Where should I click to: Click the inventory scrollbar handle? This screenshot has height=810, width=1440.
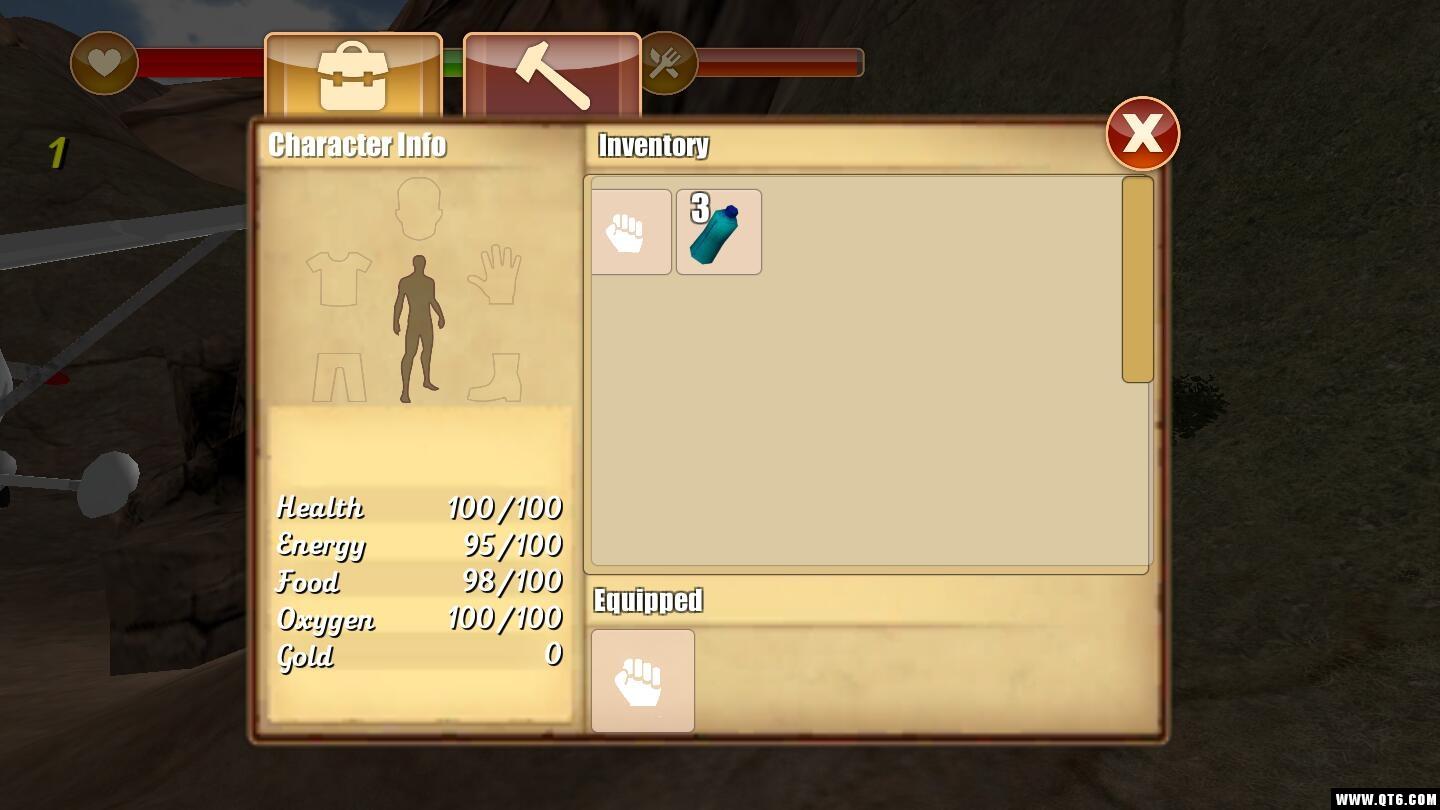pyautogui.click(x=1137, y=280)
